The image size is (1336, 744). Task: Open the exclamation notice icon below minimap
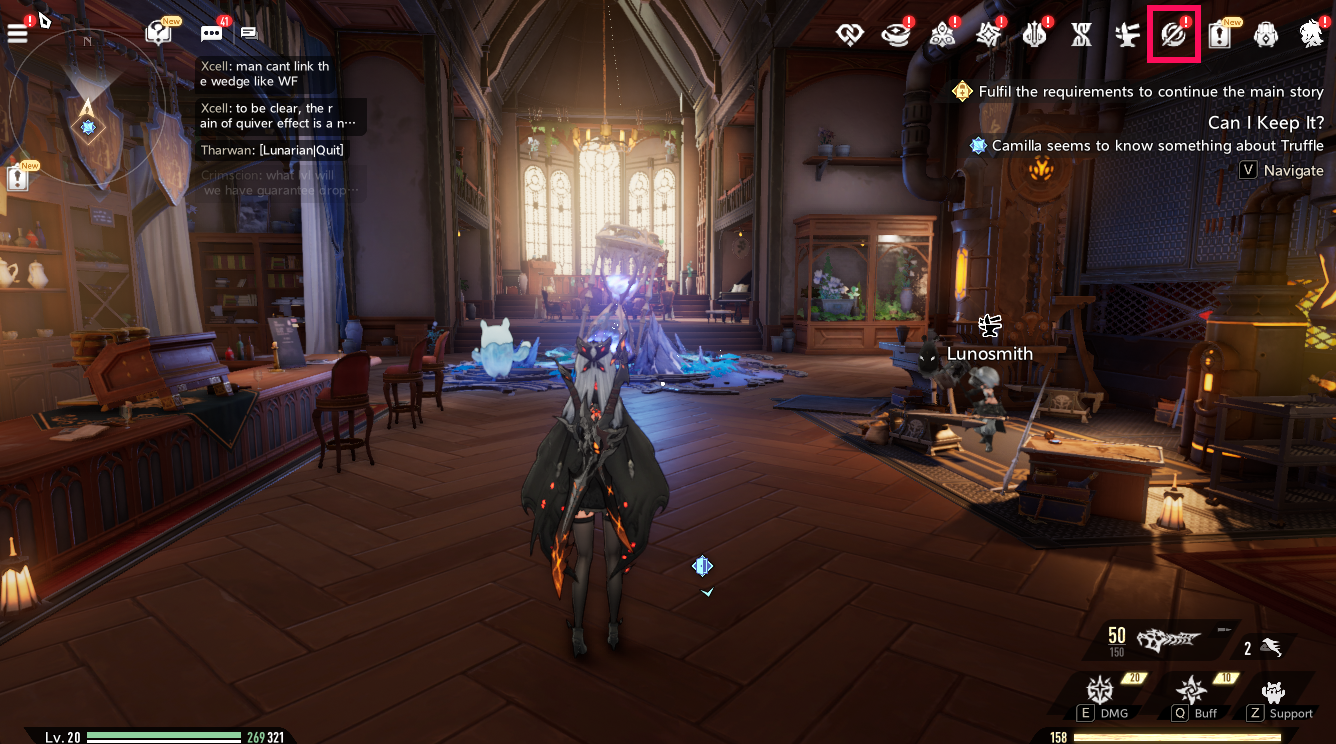(x=18, y=178)
